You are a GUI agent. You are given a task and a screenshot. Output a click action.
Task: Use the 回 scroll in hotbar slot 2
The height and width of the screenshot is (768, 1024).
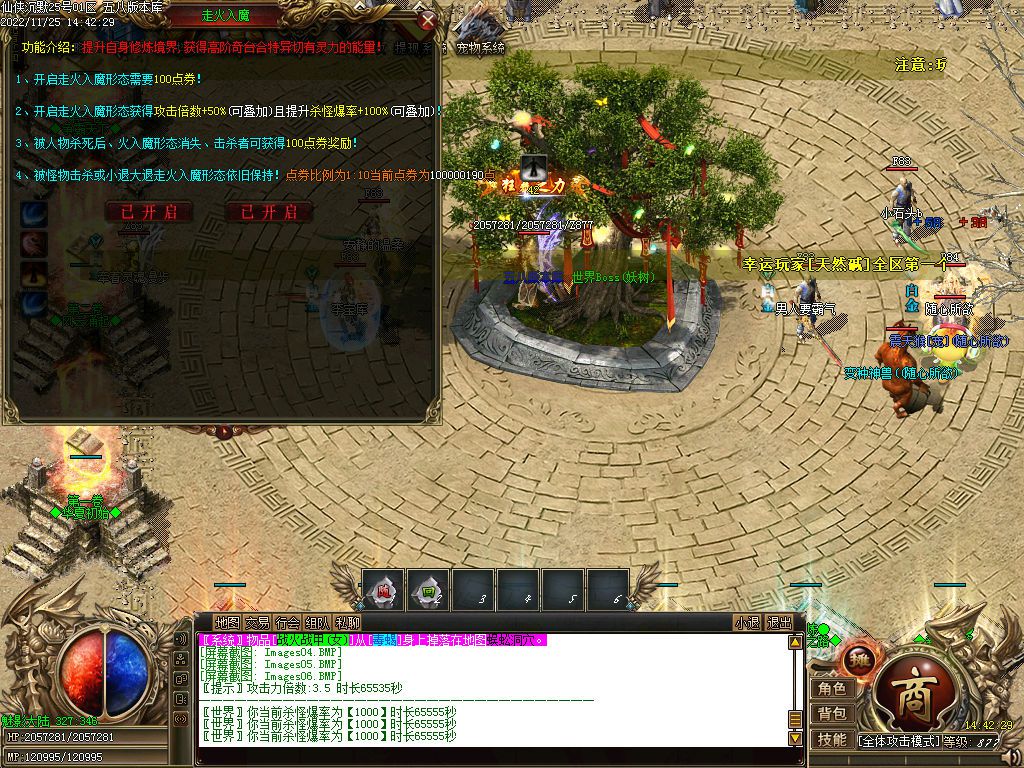(x=429, y=590)
